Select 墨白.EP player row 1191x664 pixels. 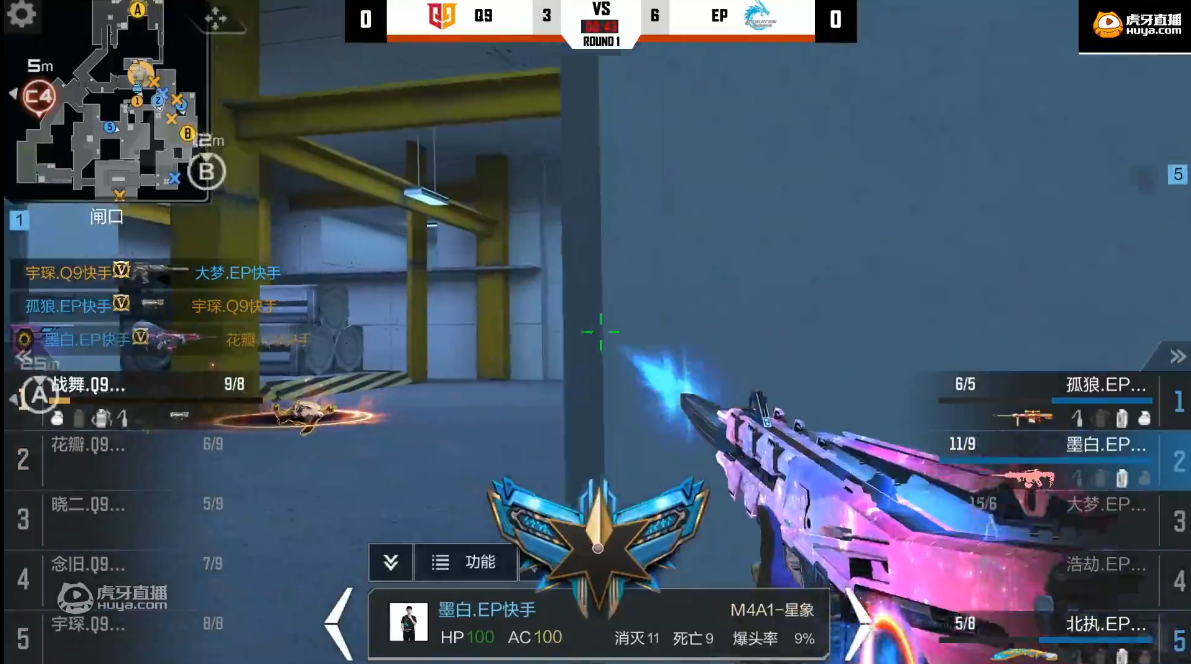pos(1060,456)
